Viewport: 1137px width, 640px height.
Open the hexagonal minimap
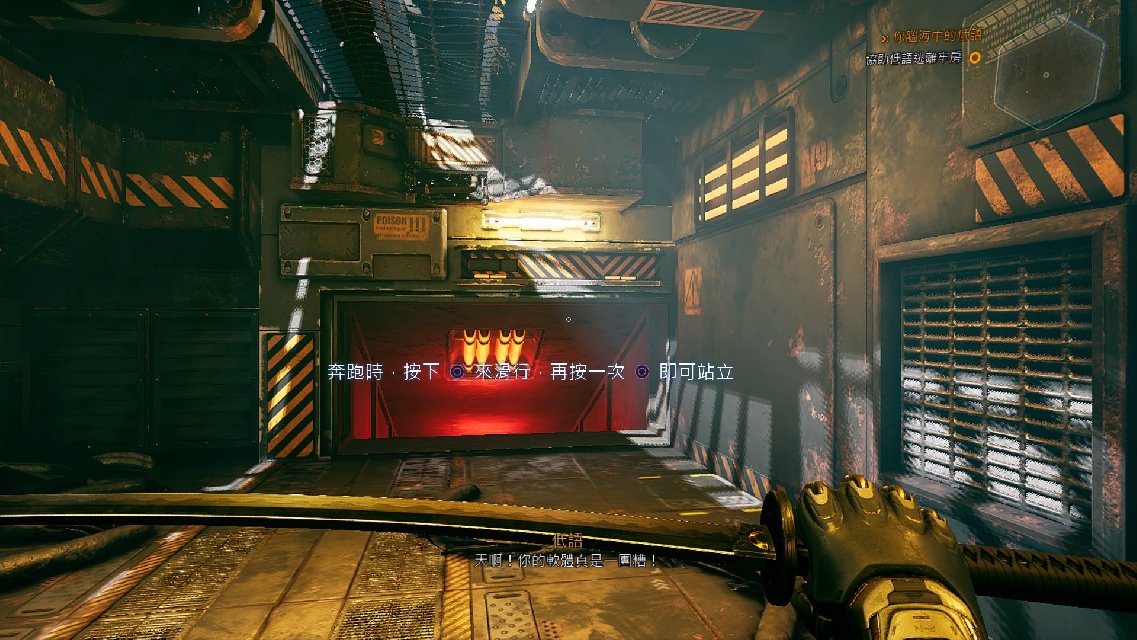pos(1046,76)
